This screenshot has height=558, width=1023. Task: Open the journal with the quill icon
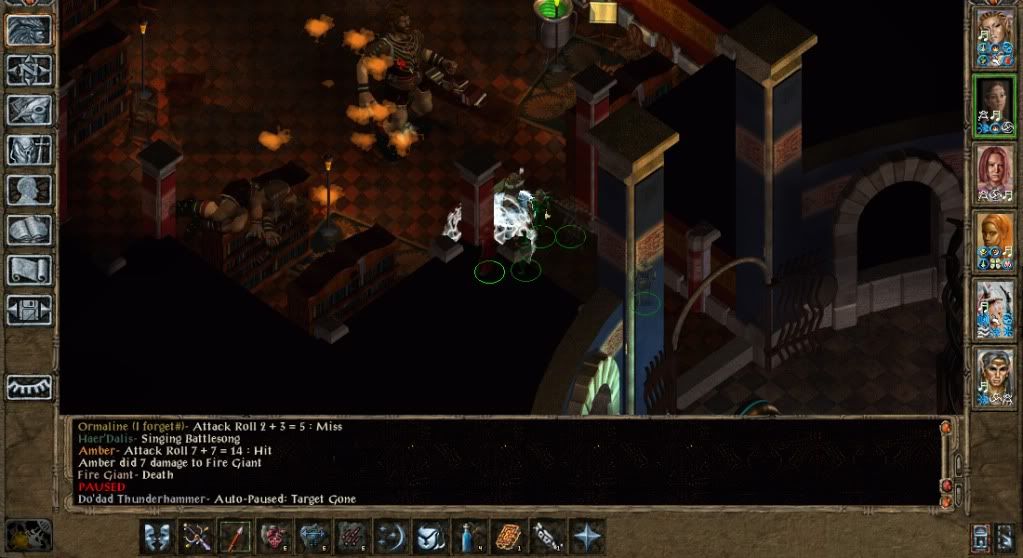point(28,109)
